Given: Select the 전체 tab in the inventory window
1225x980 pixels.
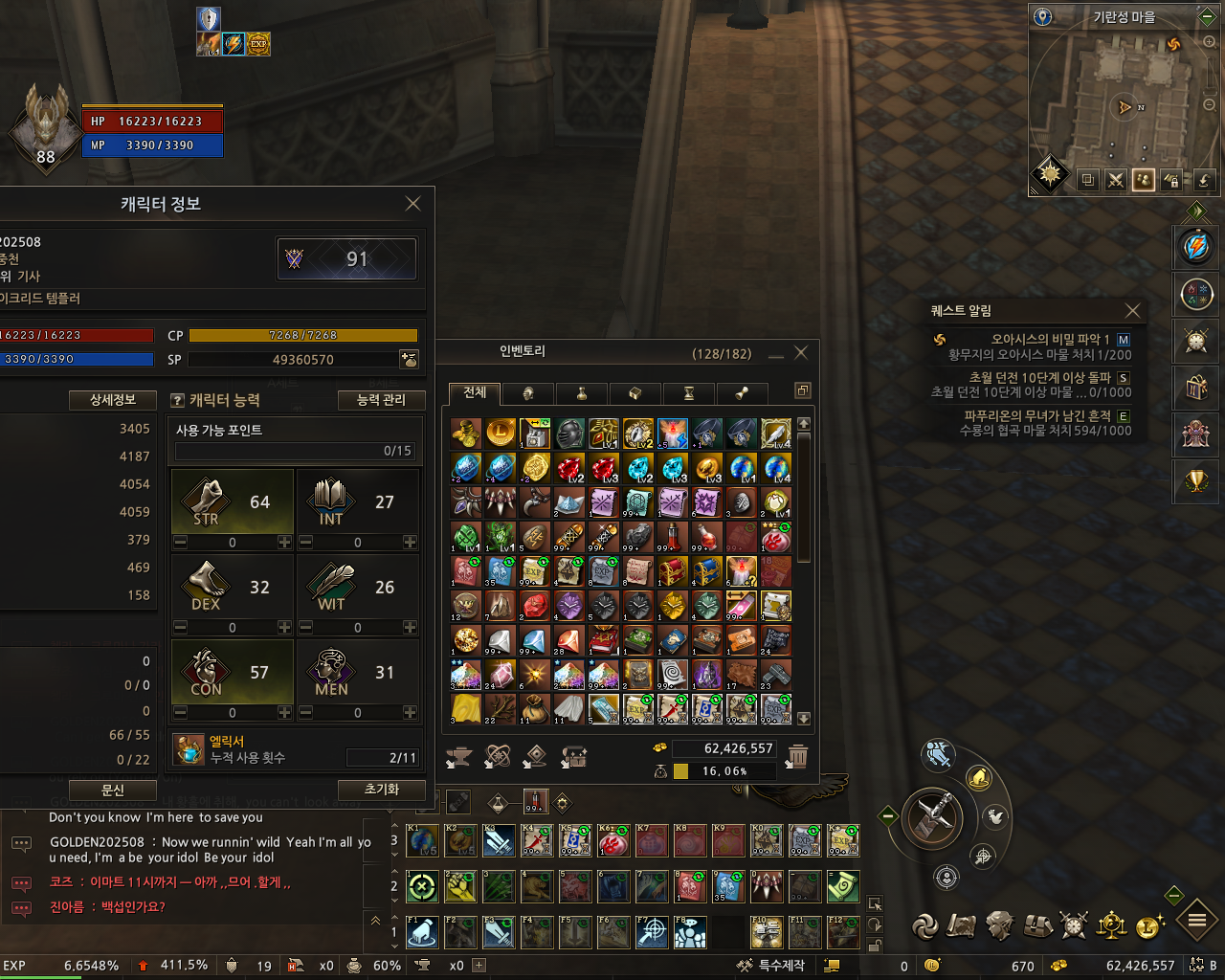Looking at the screenshot, I should (x=473, y=392).
